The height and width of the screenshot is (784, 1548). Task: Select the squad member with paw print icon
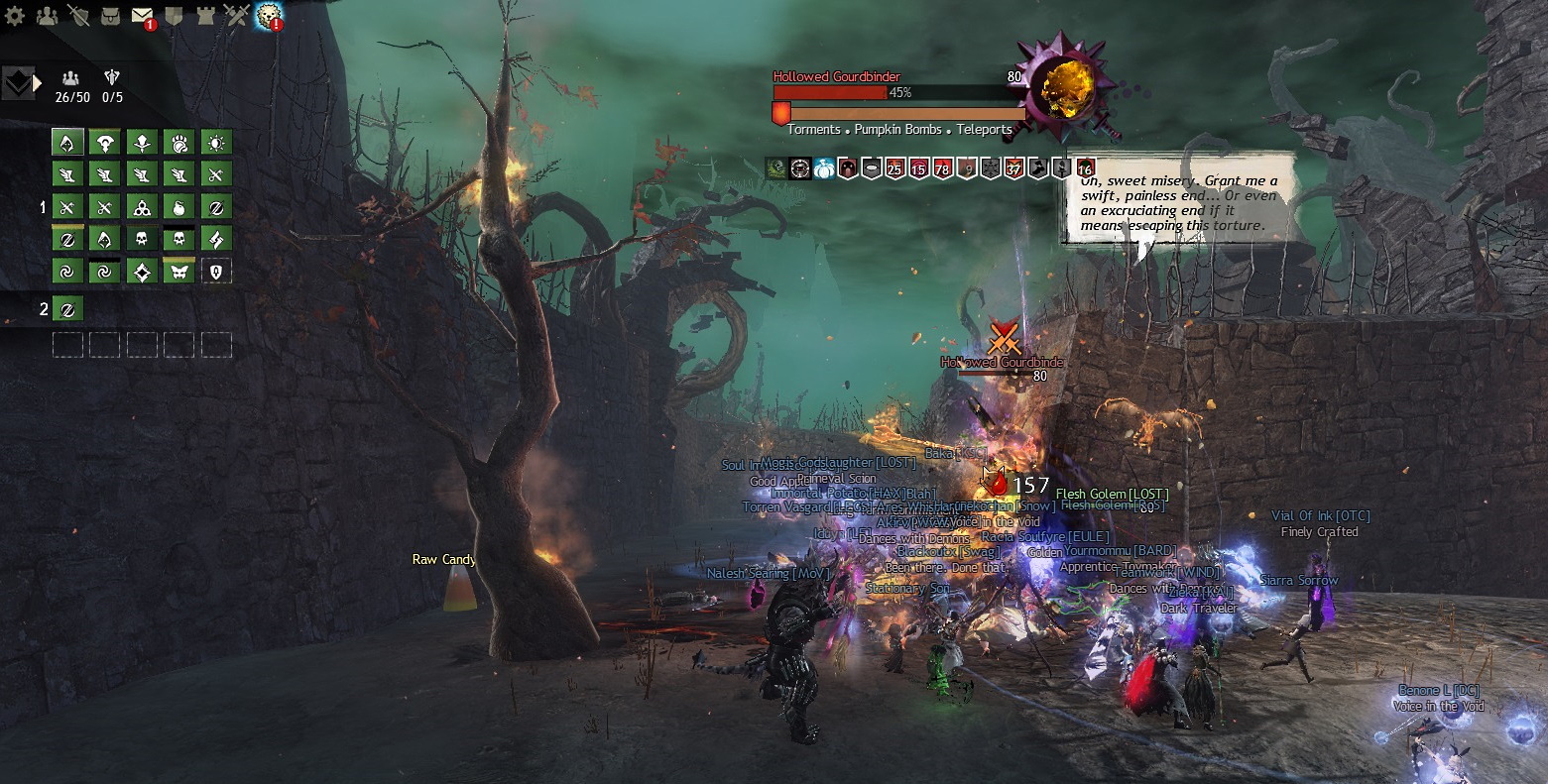[179, 143]
